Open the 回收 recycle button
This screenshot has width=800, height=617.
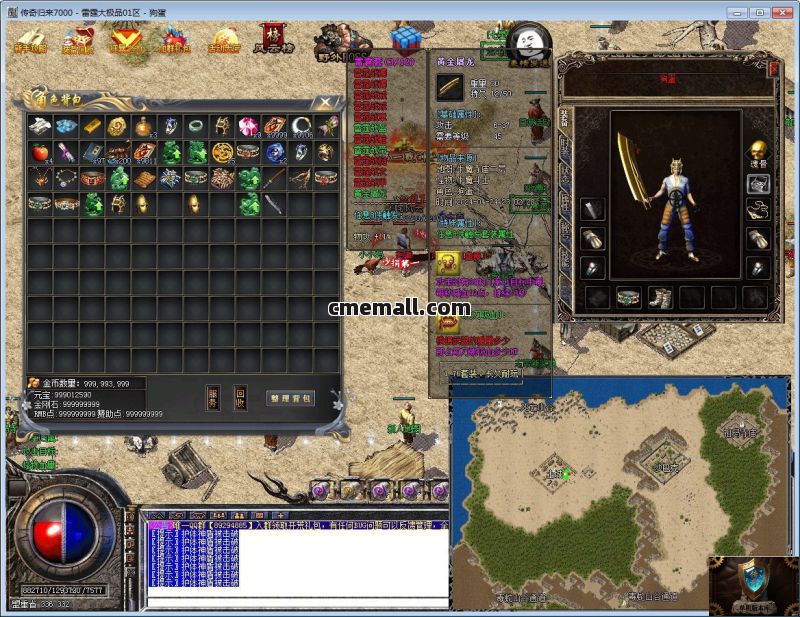tap(240, 398)
